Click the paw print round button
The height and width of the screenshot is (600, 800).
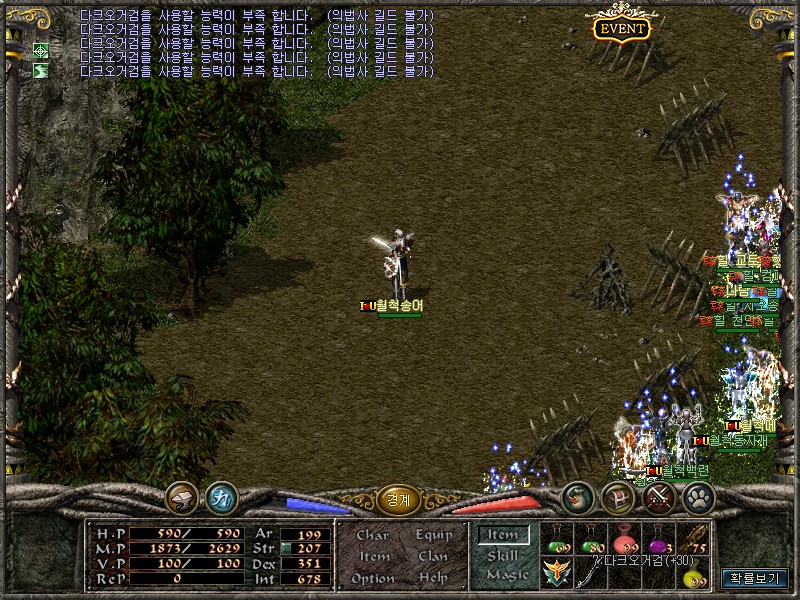click(x=697, y=497)
